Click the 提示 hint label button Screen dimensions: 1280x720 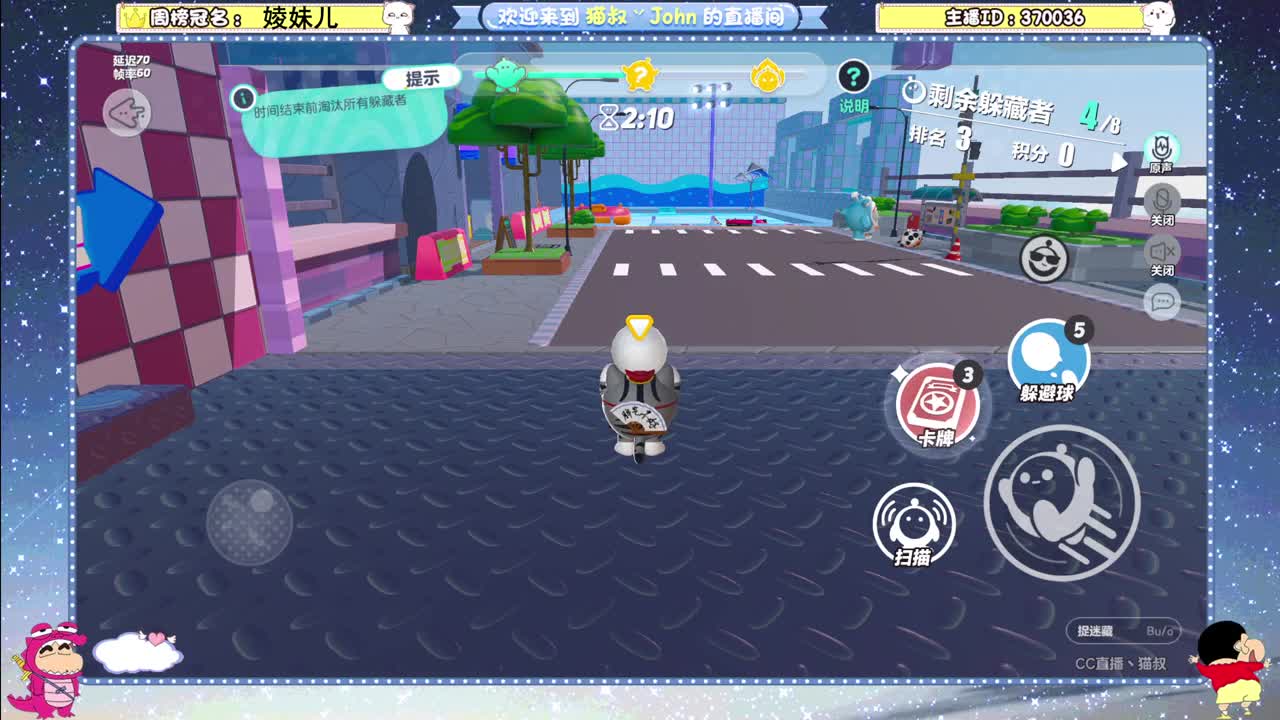419,76
